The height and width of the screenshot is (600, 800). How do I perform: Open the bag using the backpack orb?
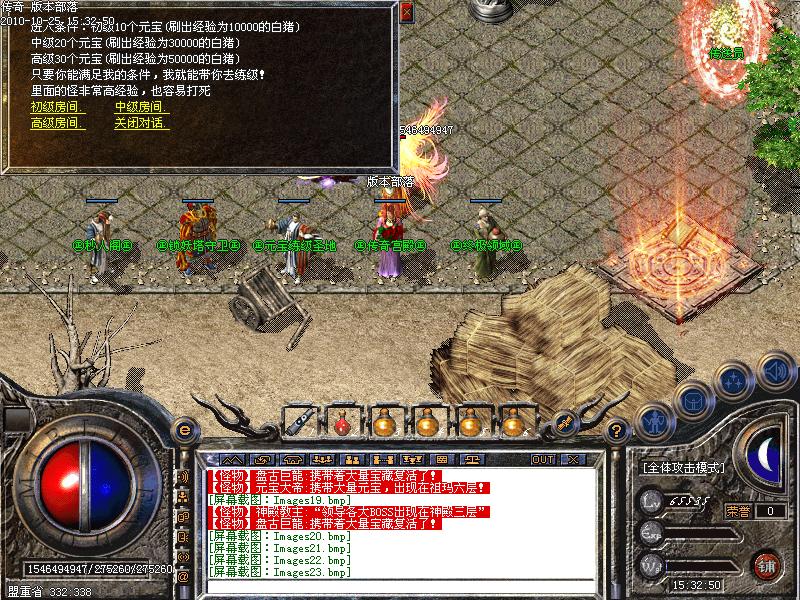coord(692,401)
